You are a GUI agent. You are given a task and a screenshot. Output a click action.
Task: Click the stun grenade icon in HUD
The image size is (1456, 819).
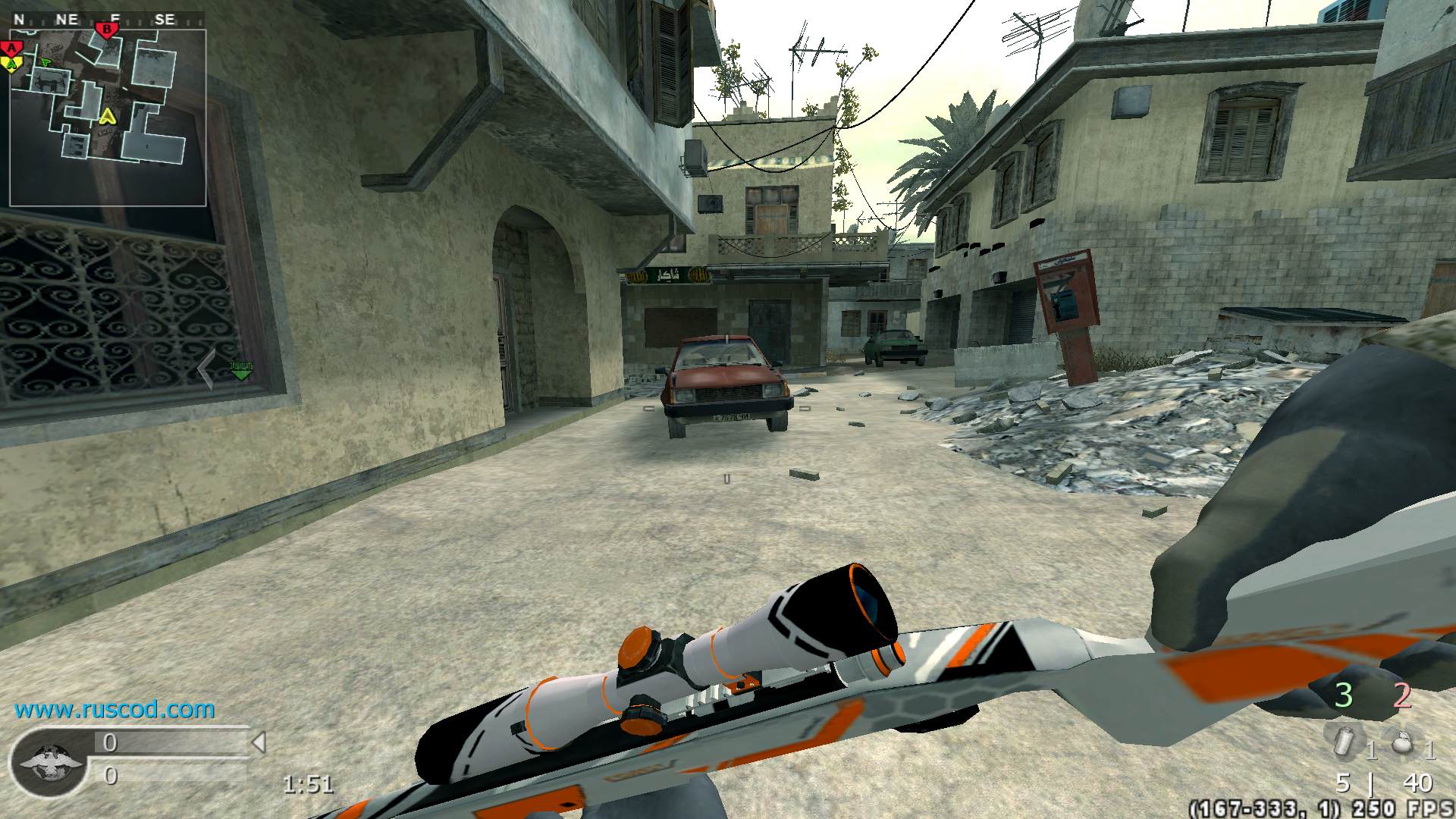1344,741
